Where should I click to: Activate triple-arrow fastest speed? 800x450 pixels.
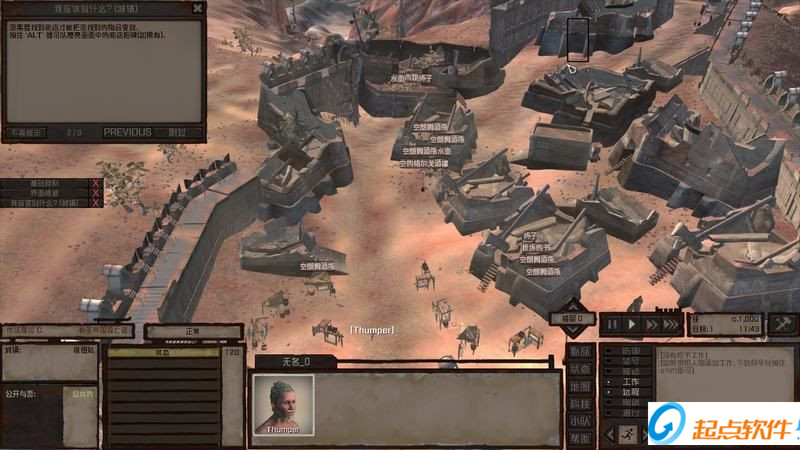tap(672, 324)
